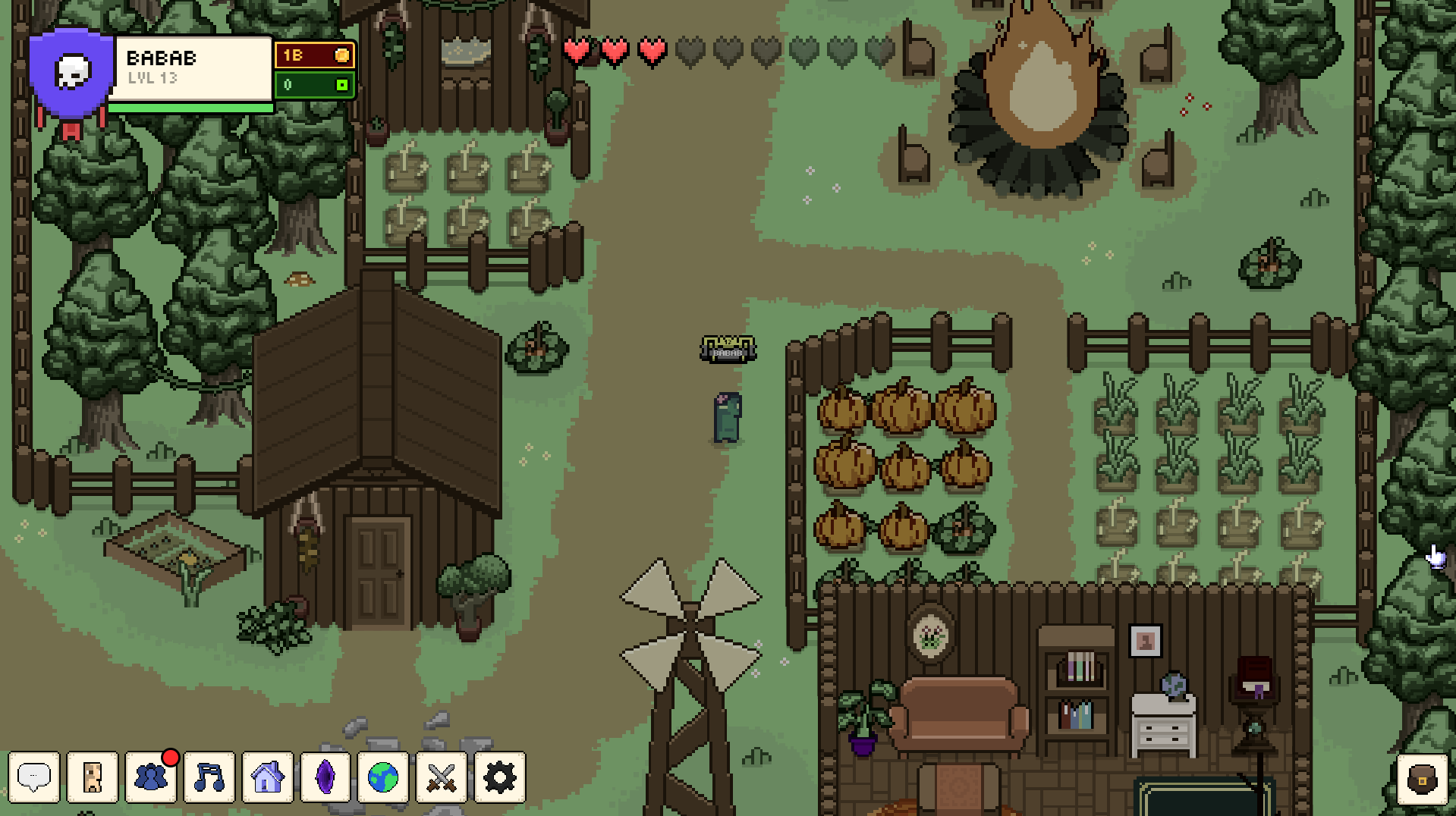Screen dimensions: 1456x816
Task: Click the gold coin currency counter
Action: pos(314,55)
